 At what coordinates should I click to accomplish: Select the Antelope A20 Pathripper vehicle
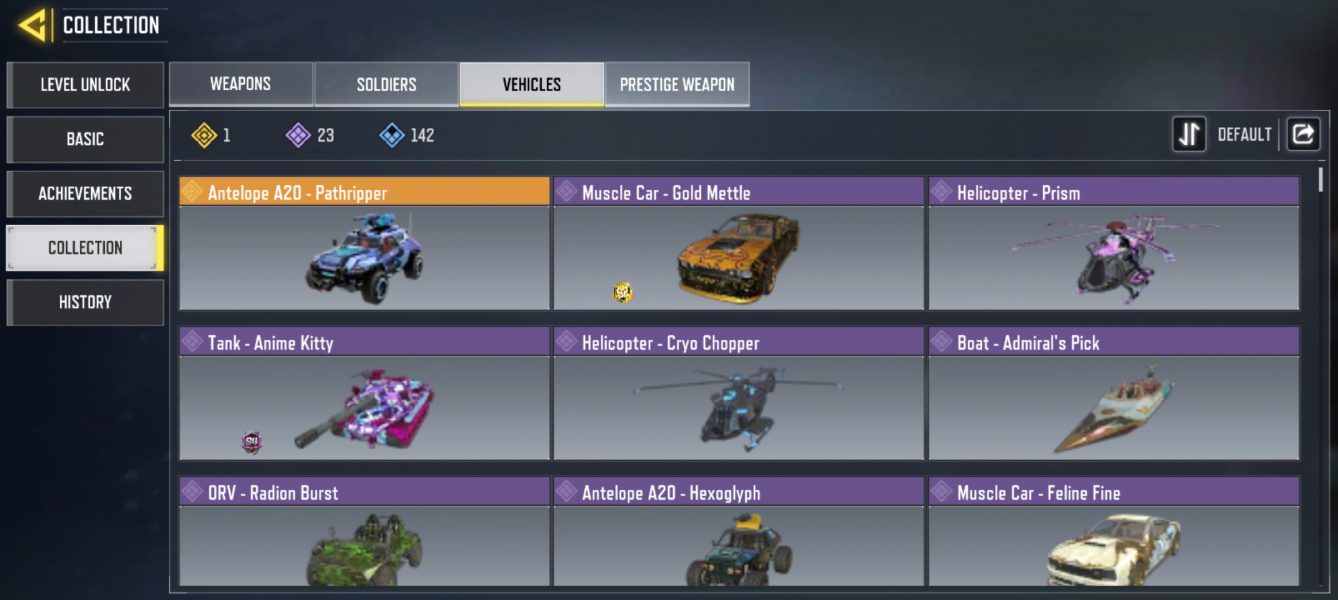364,244
